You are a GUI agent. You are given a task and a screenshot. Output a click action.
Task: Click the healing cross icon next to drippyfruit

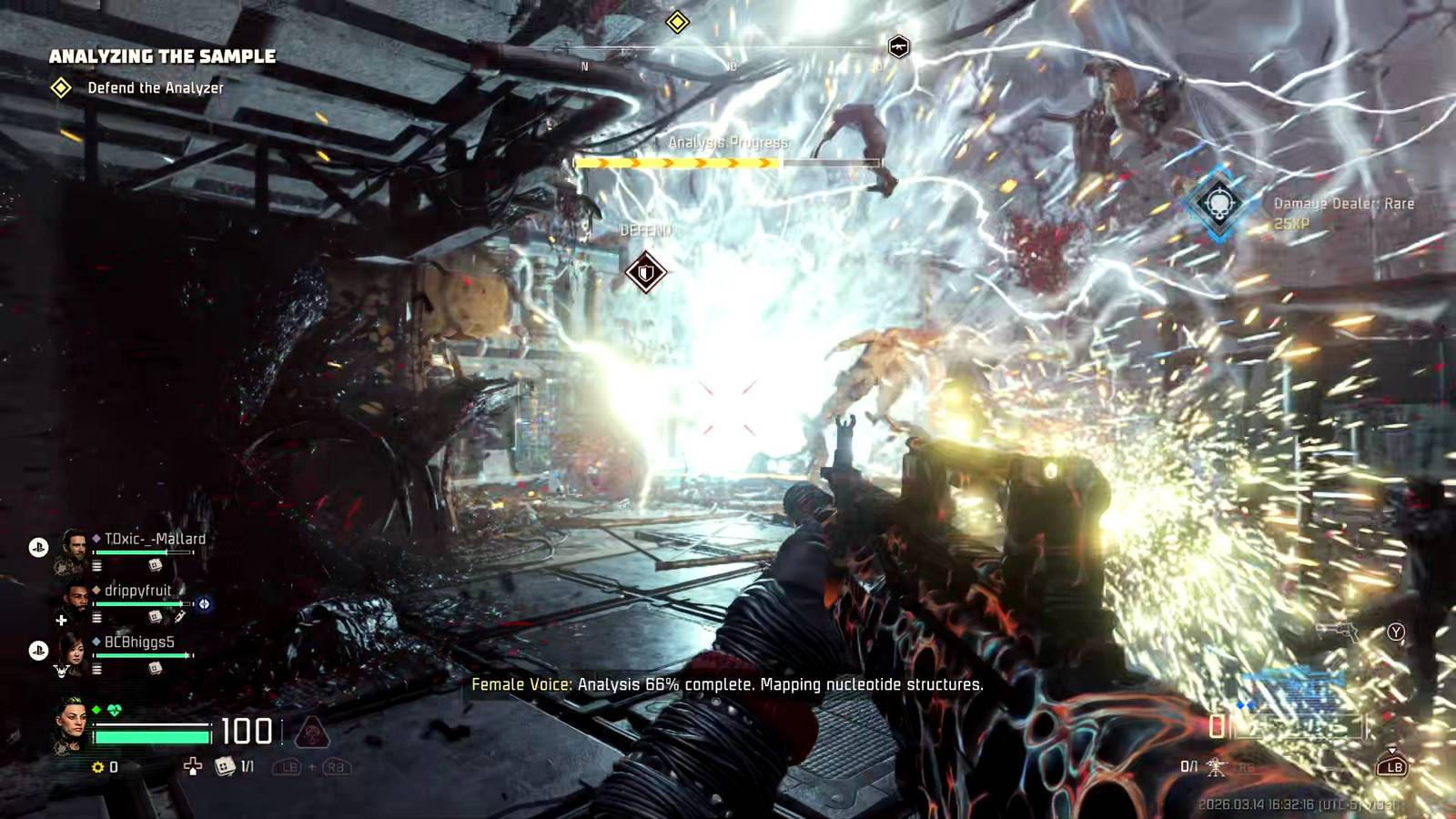point(61,620)
